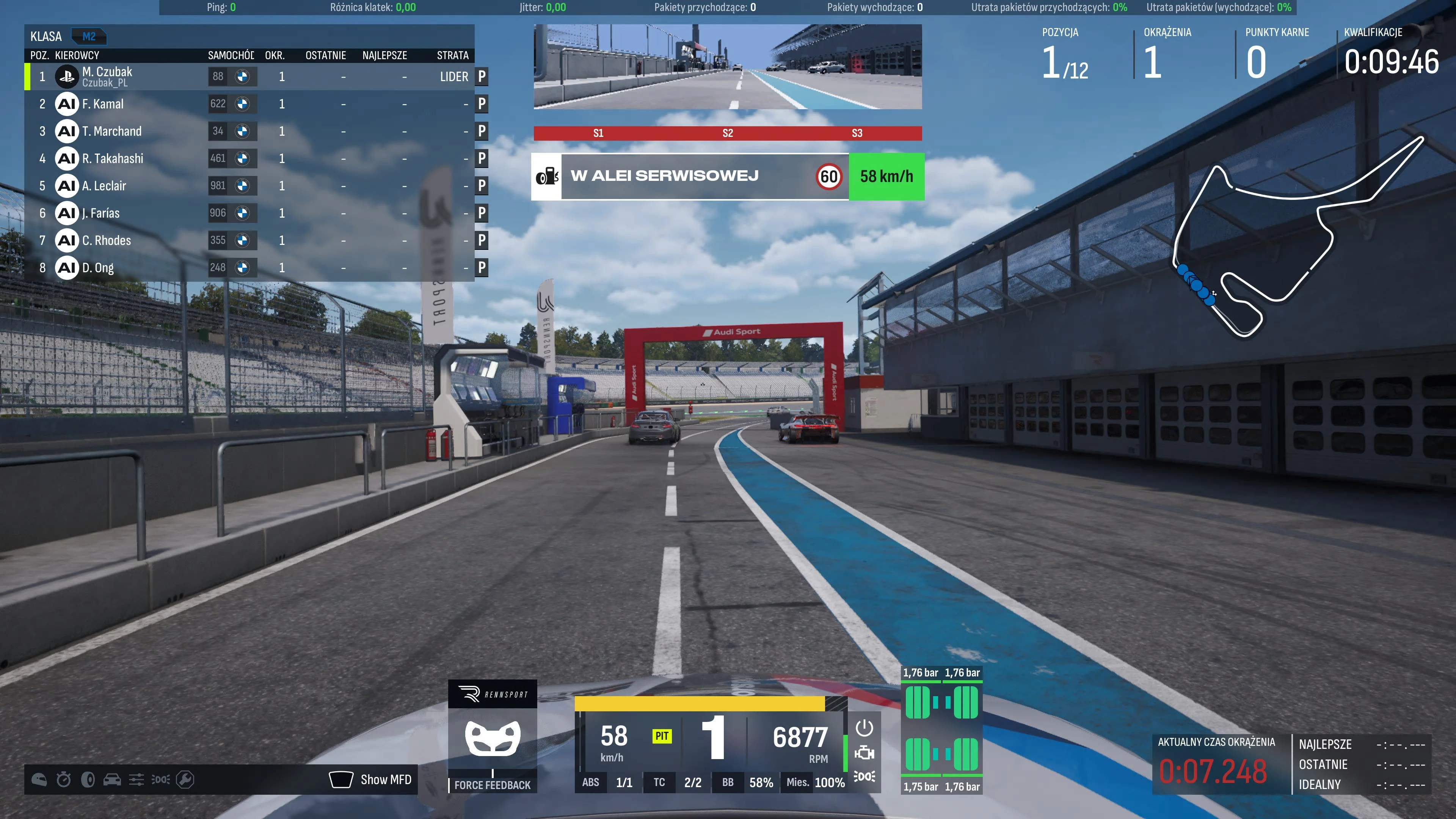This screenshot has width=1456, height=819.
Task: Open the sliders settings icon
Action: (x=136, y=780)
